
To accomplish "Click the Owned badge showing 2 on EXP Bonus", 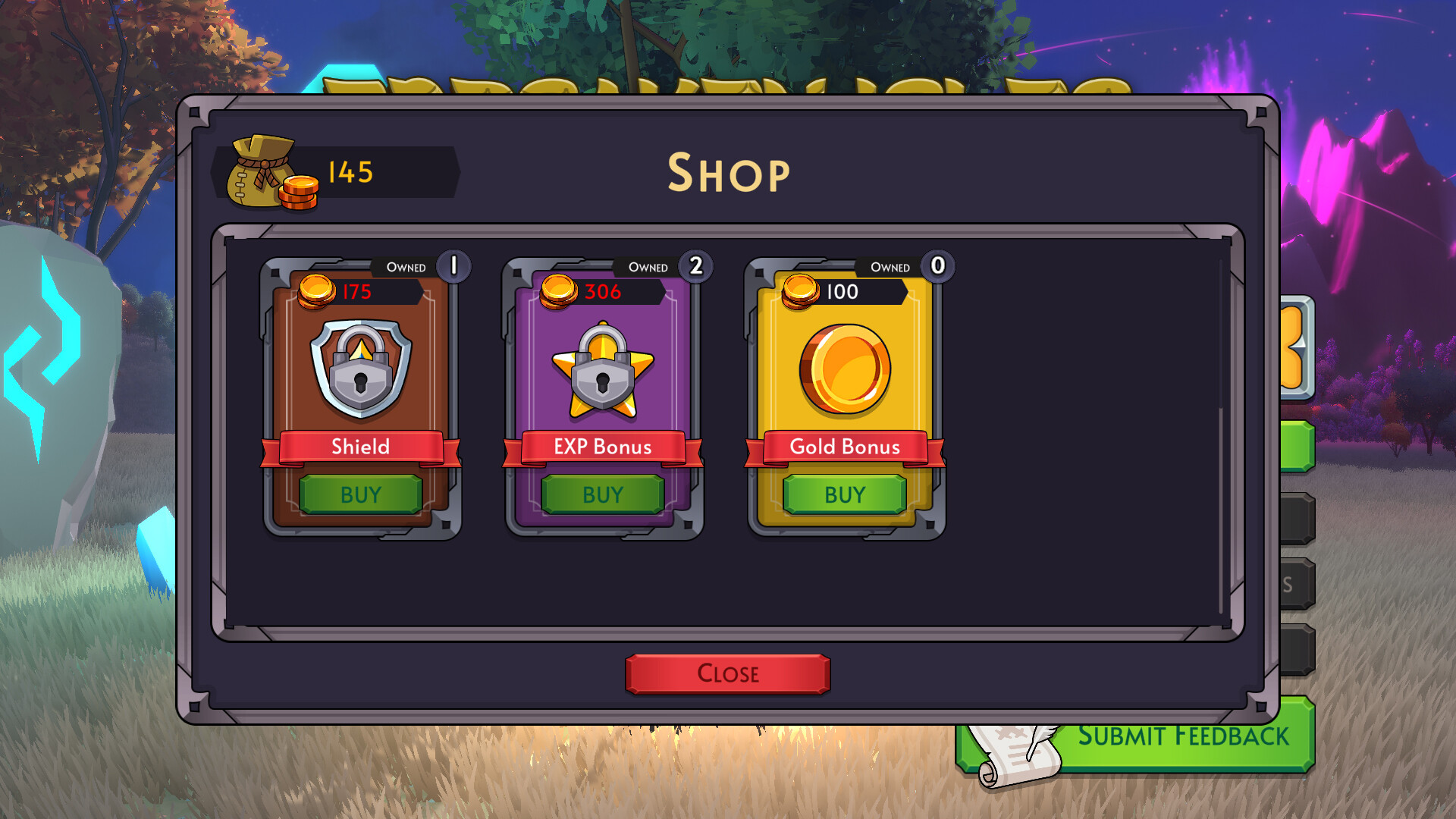I will coord(696,266).
